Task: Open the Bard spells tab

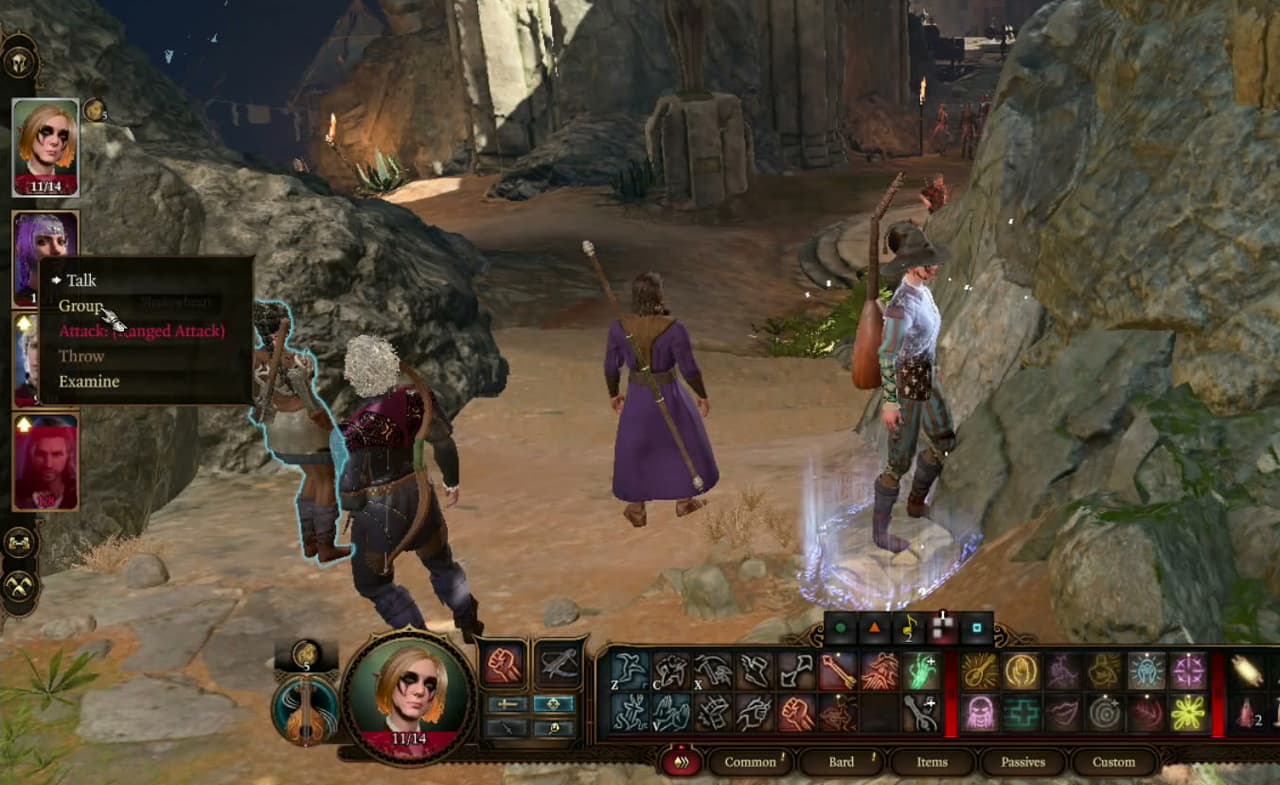Action: pos(840,762)
